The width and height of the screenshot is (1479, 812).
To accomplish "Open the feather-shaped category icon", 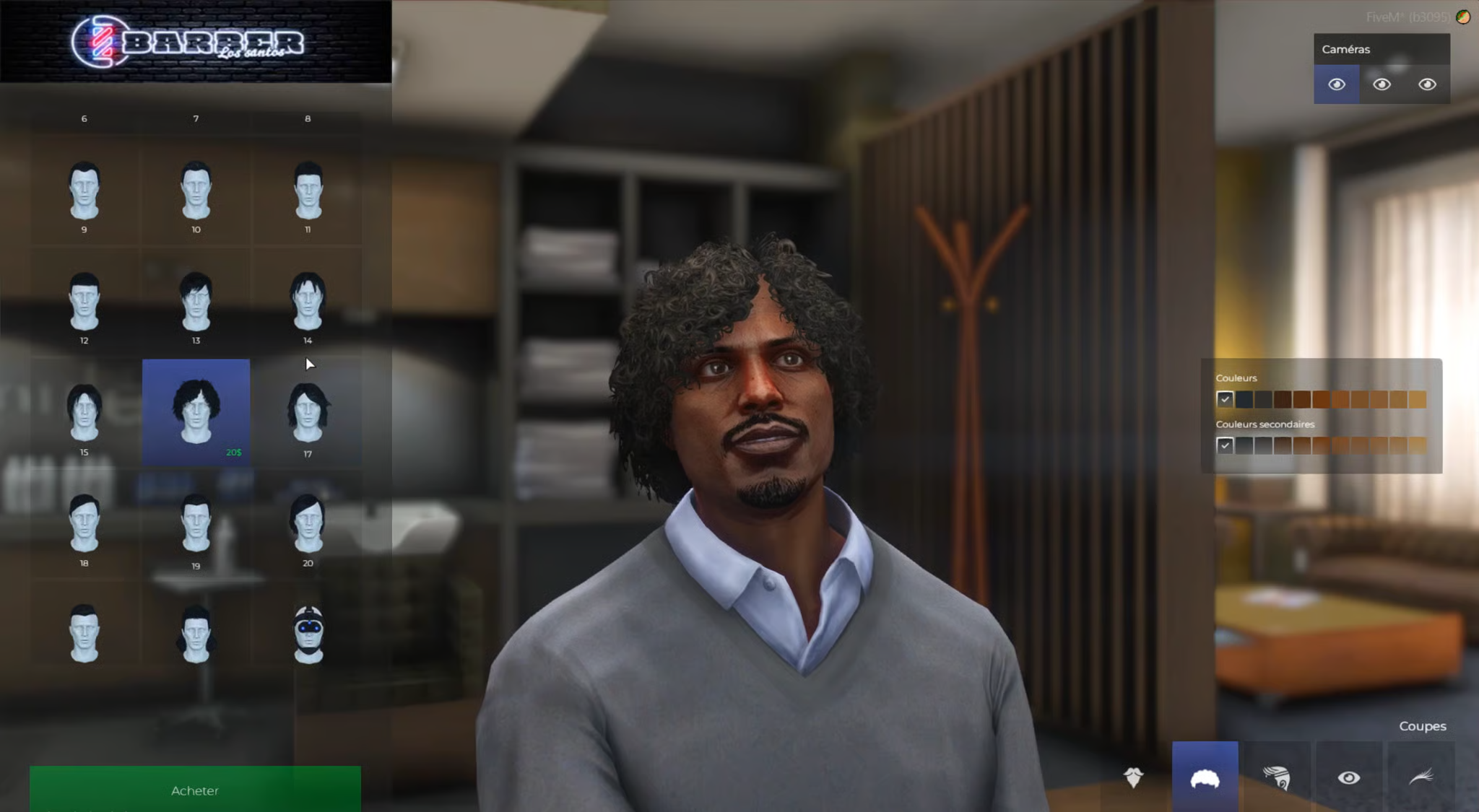I will (1421, 777).
